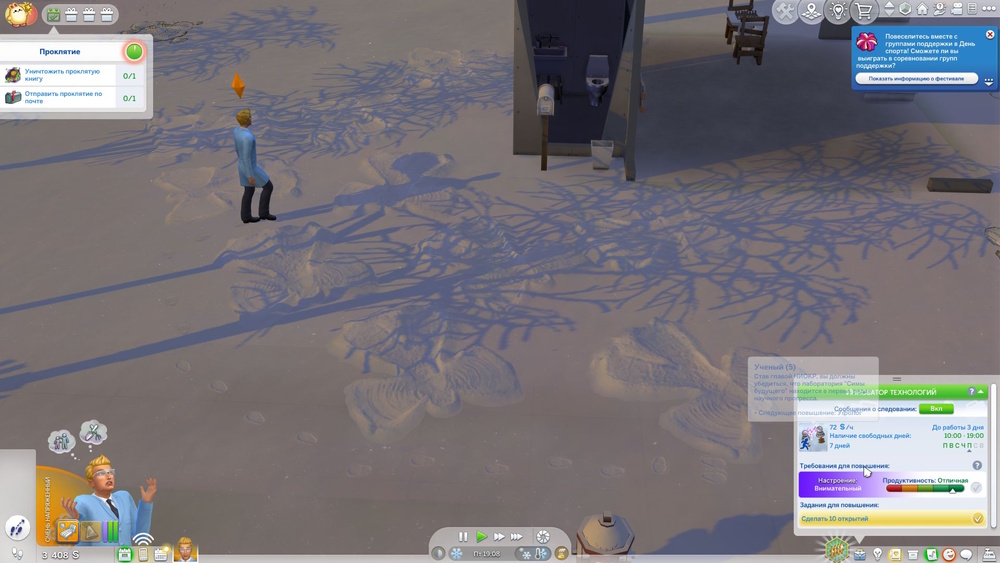Screen dimensions: 1000x563
Task: Collapse the career panel with arrow
Action: (x=981, y=392)
